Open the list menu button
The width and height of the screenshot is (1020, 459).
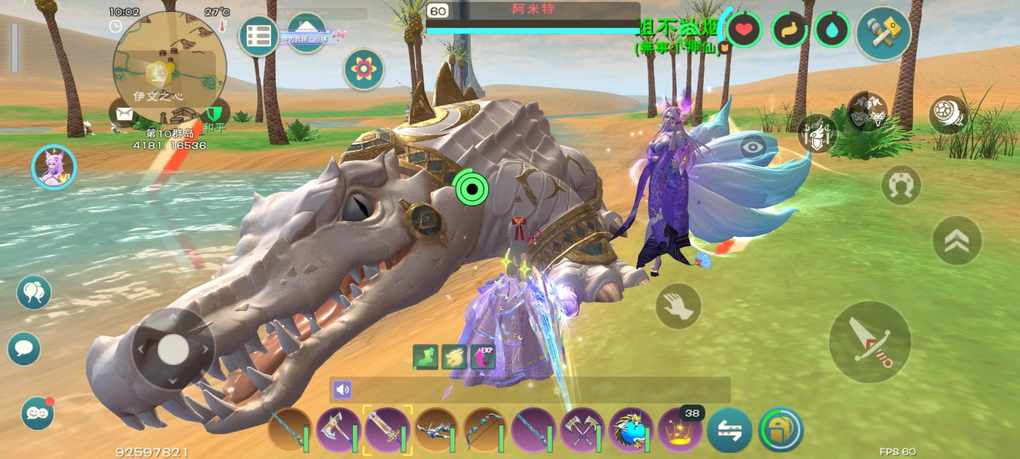tap(259, 37)
